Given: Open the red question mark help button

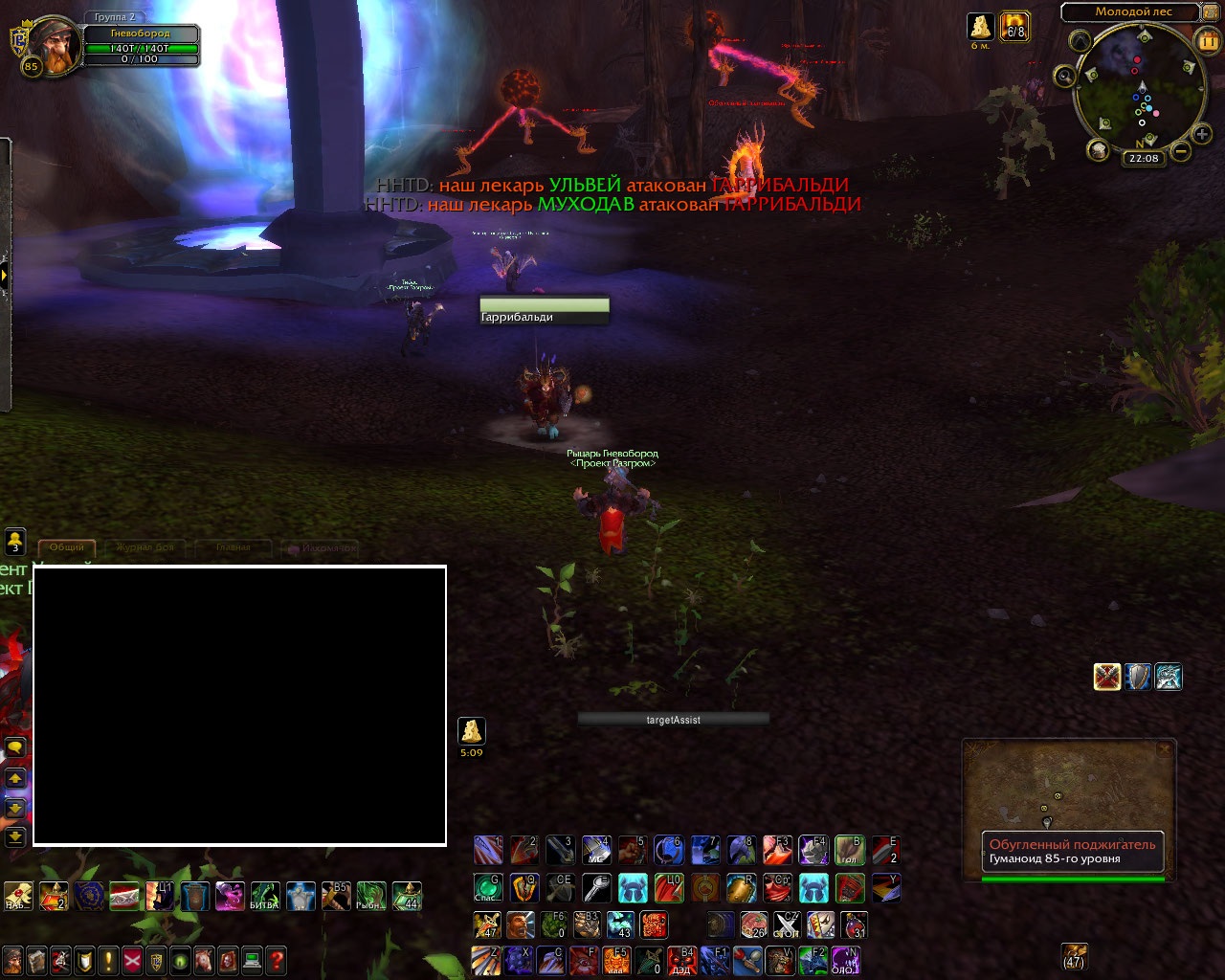Looking at the screenshot, I should pos(277,960).
